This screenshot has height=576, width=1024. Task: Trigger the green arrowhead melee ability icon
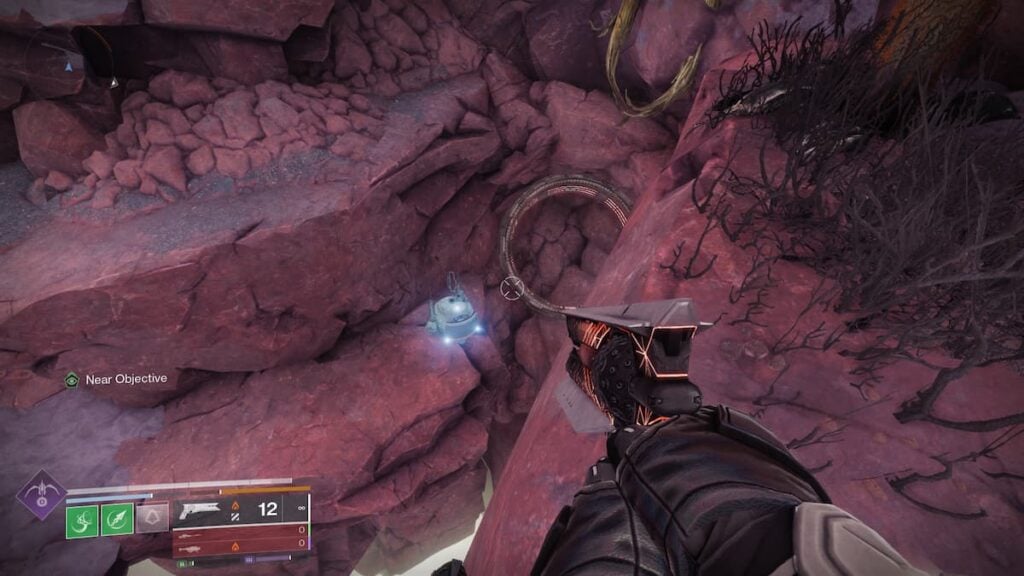117,520
